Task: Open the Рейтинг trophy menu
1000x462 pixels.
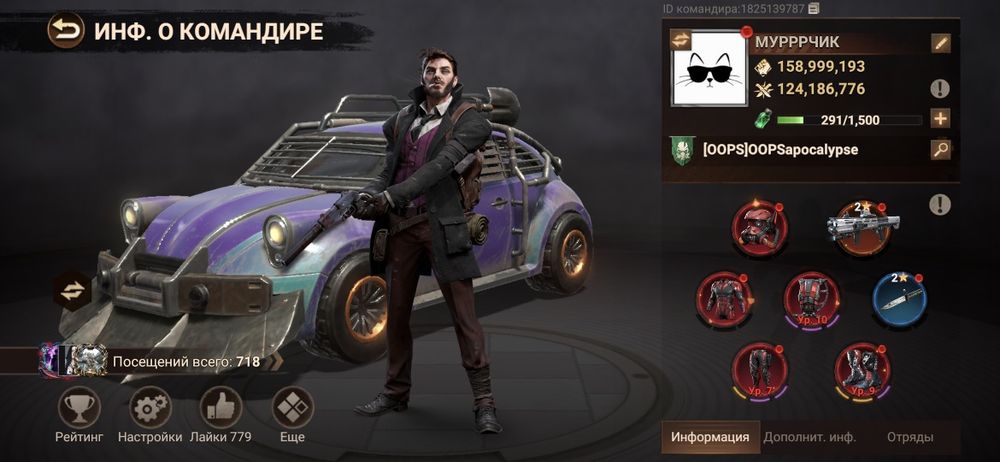Action: tap(79, 407)
